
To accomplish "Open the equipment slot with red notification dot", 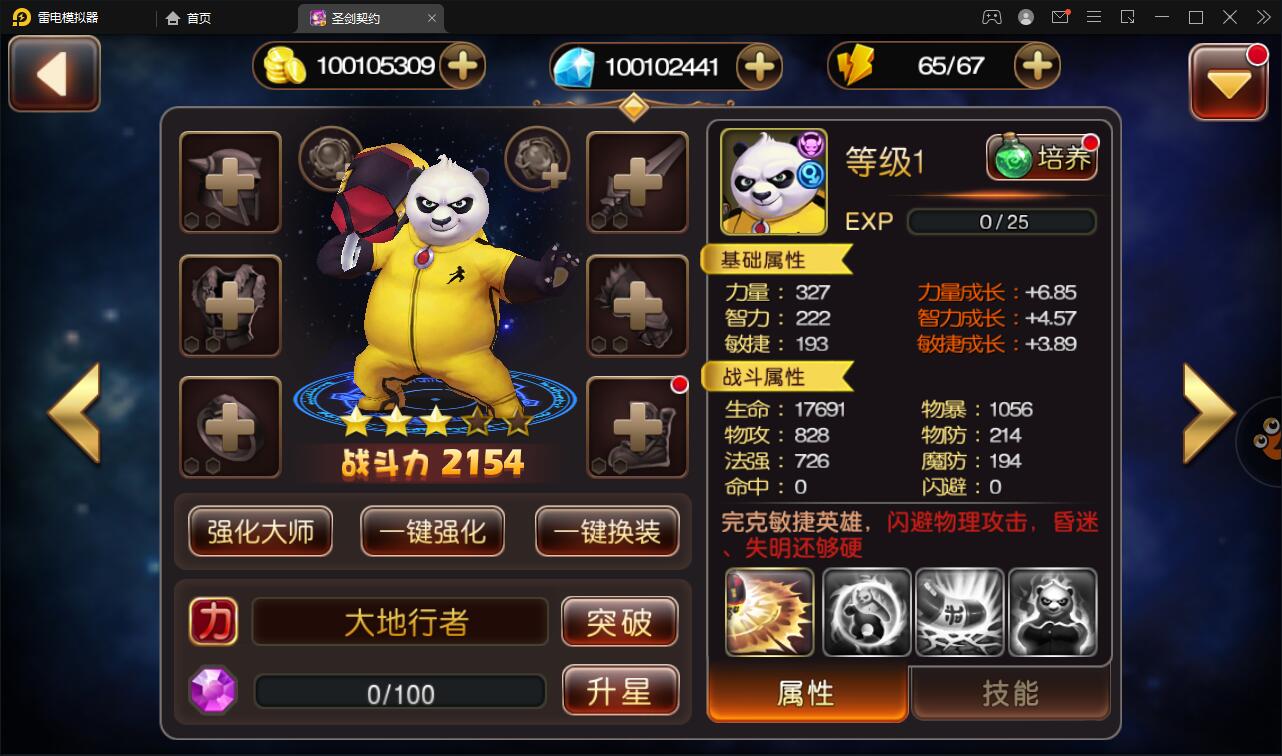I will [637, 427].
